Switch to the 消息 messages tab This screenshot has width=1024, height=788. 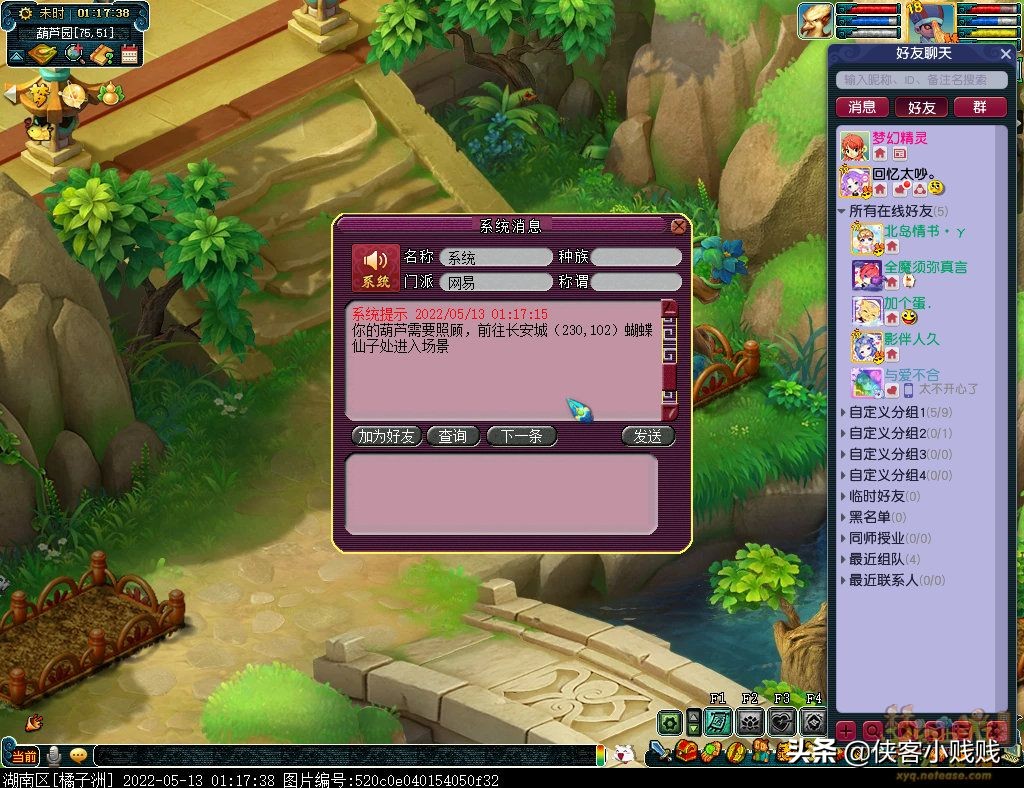click(x=862, y=107)
